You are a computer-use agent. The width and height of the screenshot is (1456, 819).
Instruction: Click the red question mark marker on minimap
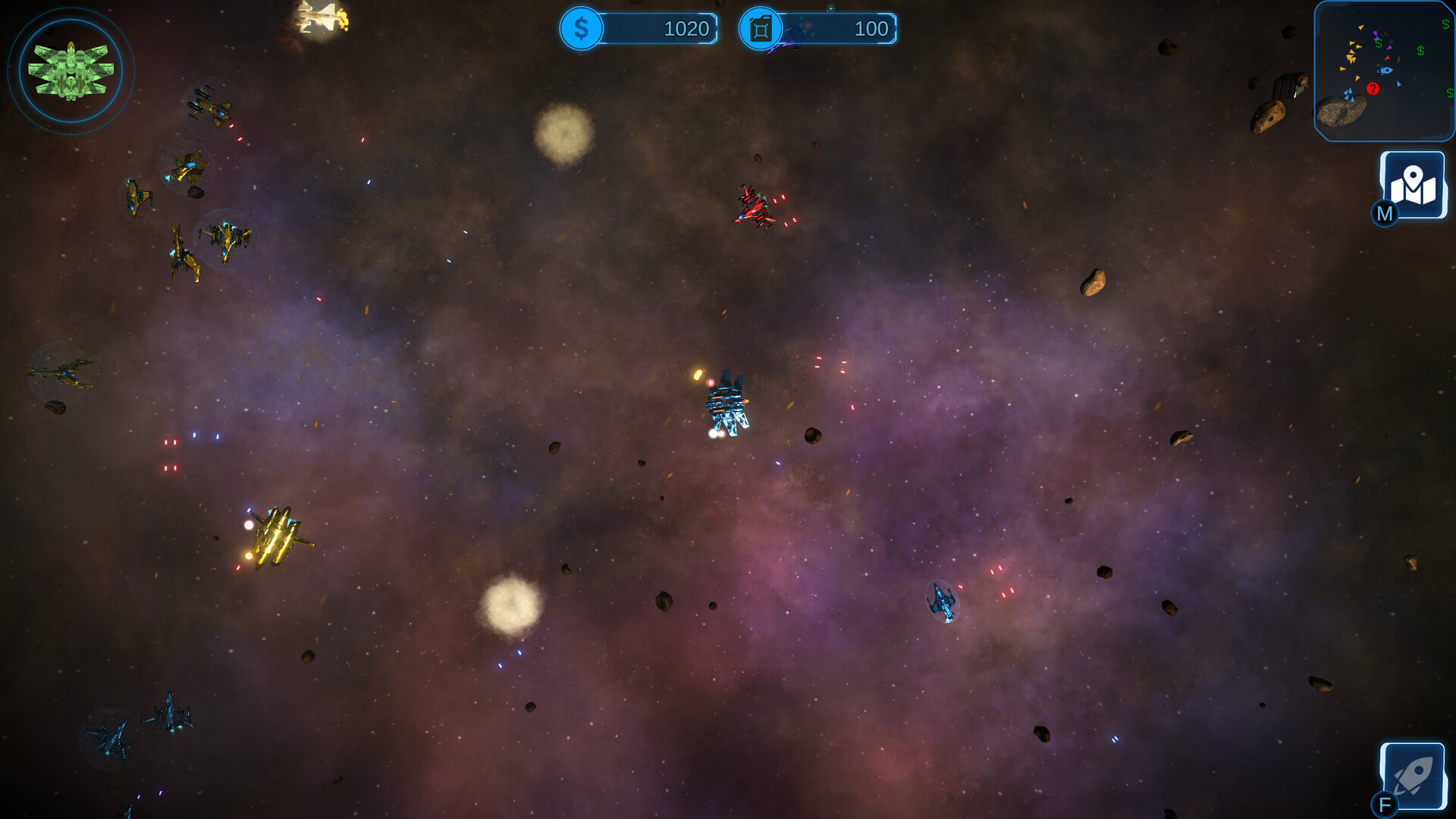pos(1373,89)
